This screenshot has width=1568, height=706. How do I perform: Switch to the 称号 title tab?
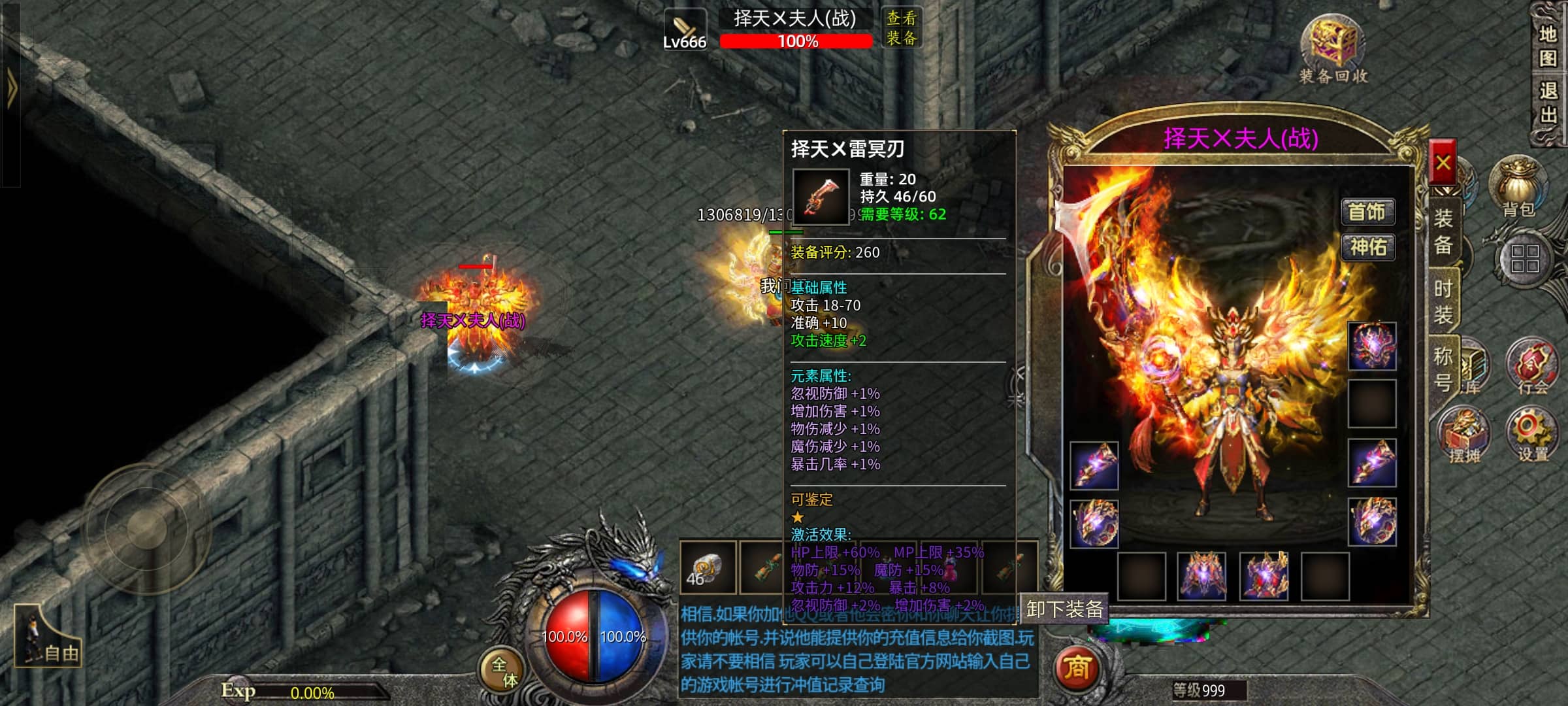[1443, 369]
